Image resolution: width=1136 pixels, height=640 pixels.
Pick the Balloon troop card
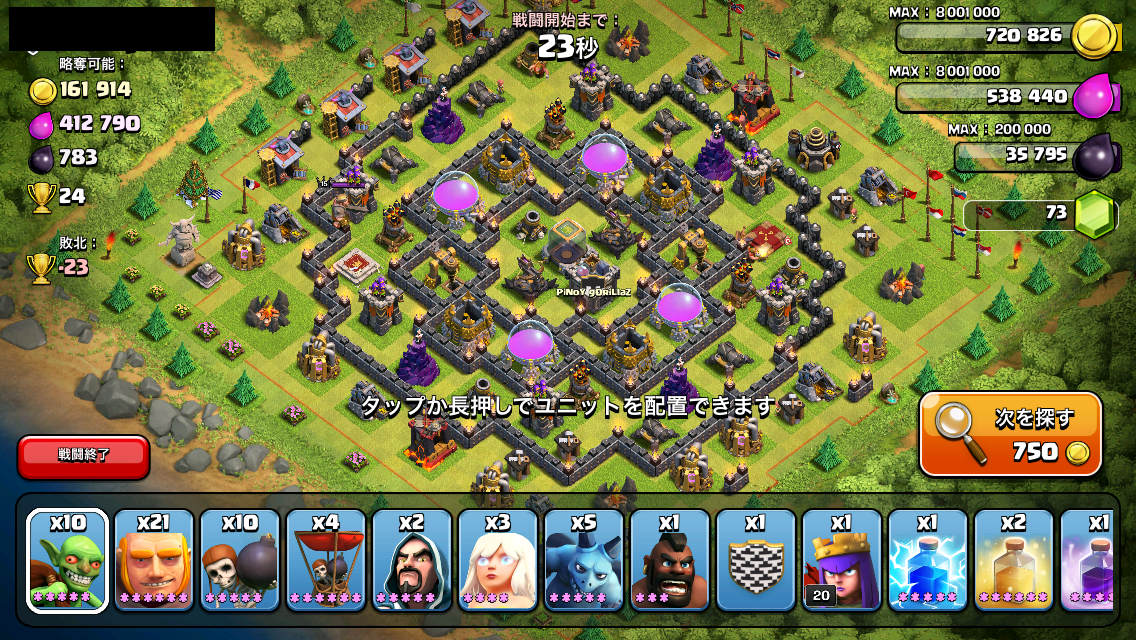[325, 560]
